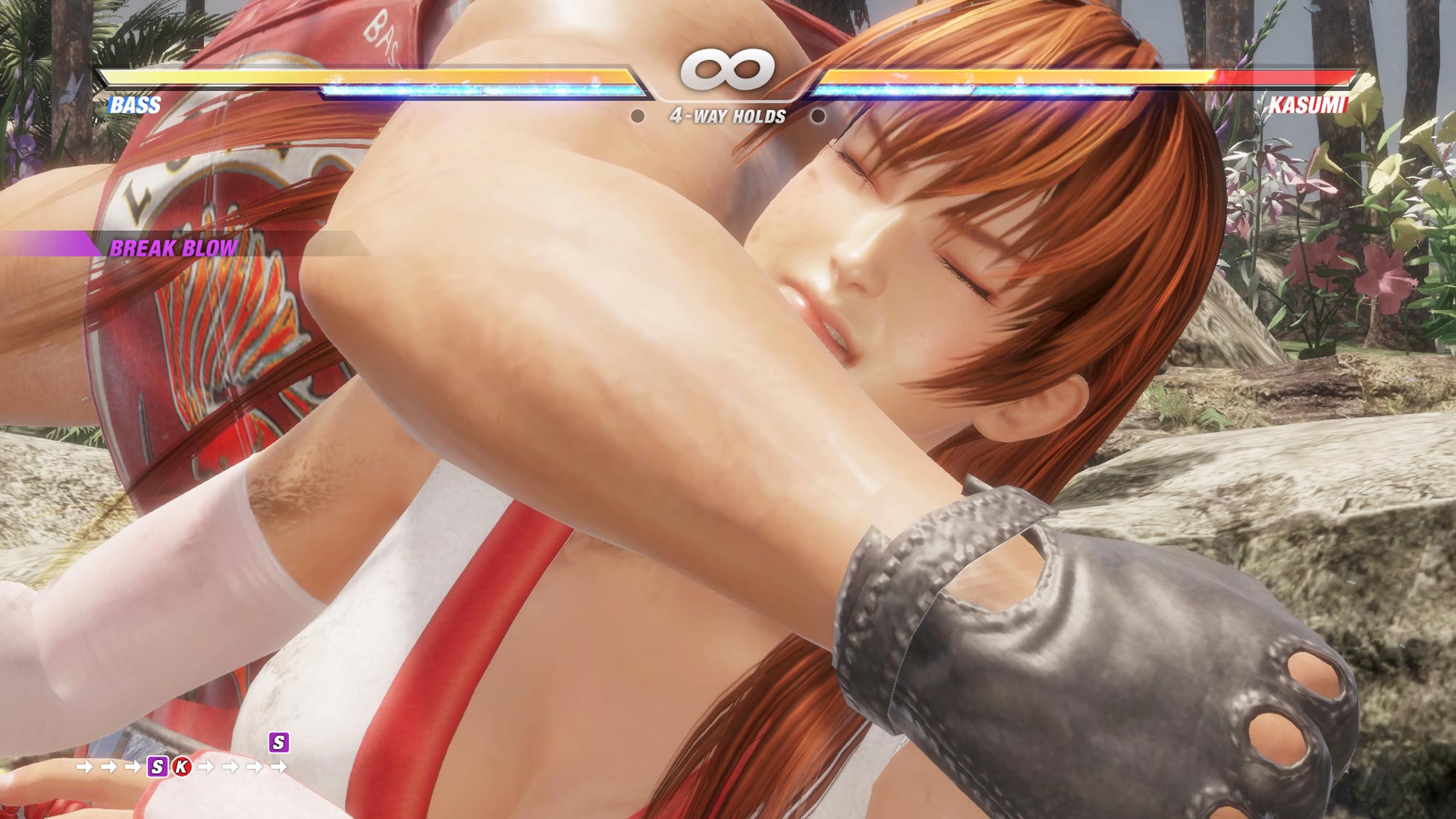
Task: Select the purple S special button icon
Action: (157, 767)
